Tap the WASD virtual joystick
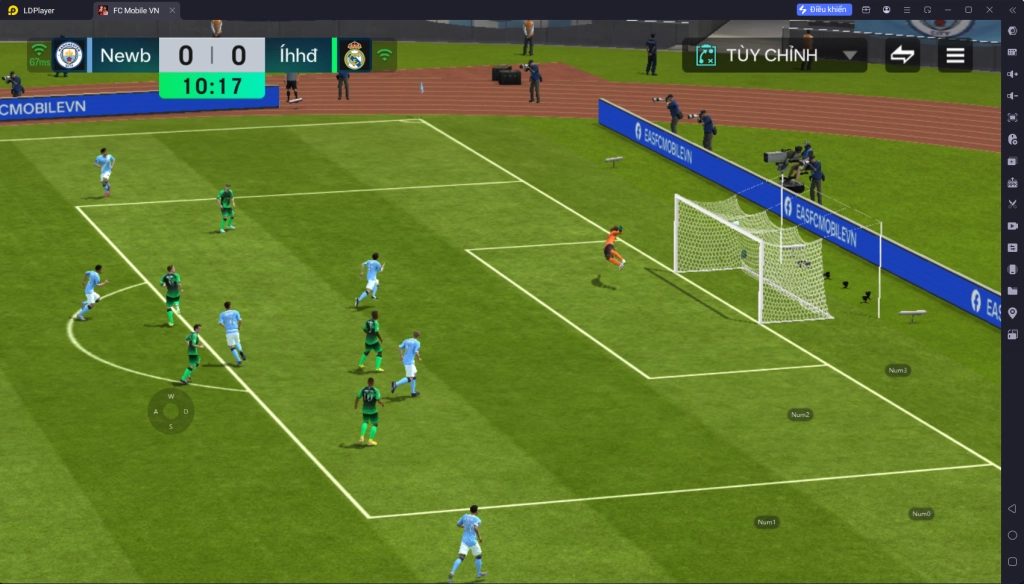Screen dimensions: 1024x584 (171, 411)
